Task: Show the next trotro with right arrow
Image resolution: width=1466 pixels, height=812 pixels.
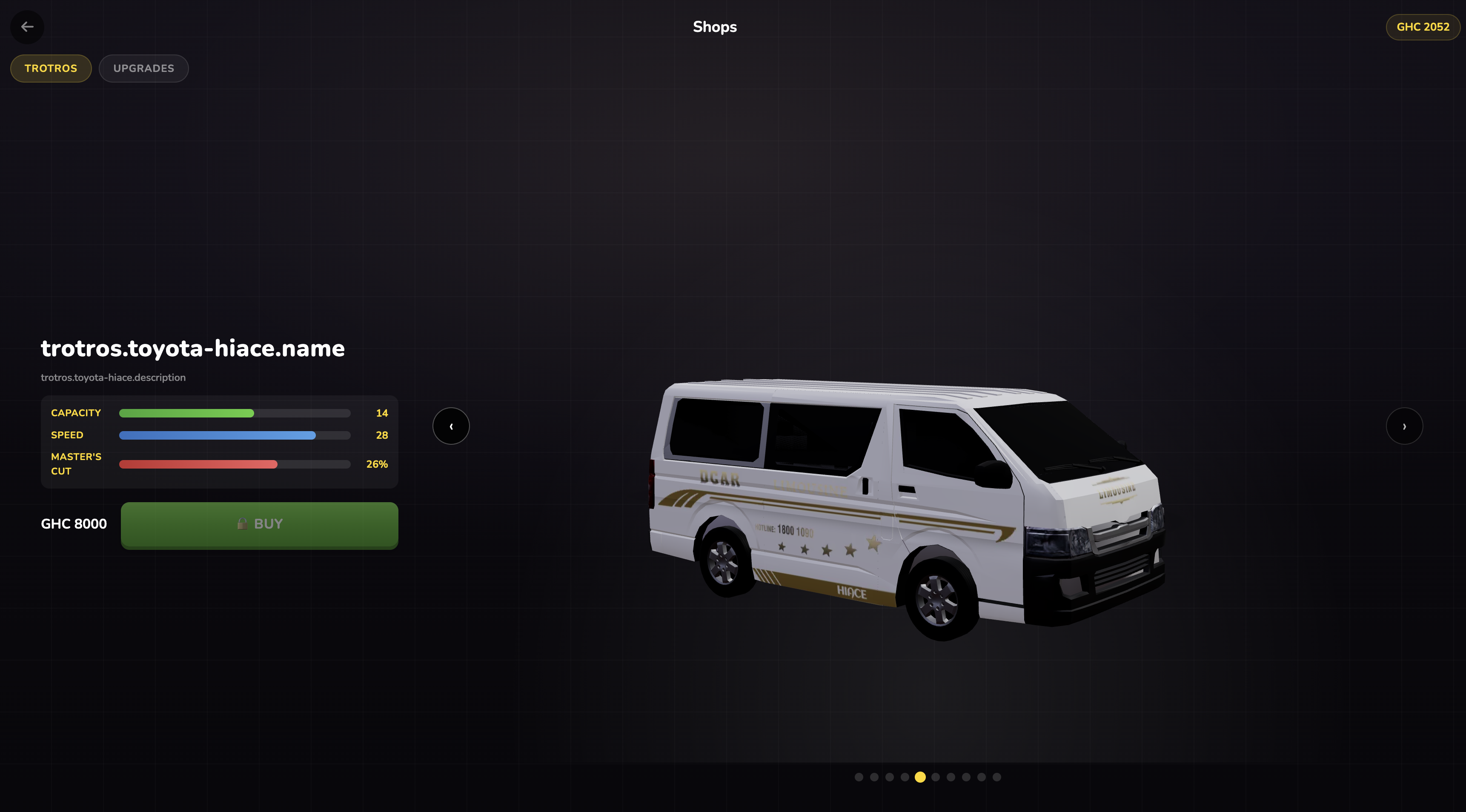Action: pyautogui.click(x=1404, y=426)
